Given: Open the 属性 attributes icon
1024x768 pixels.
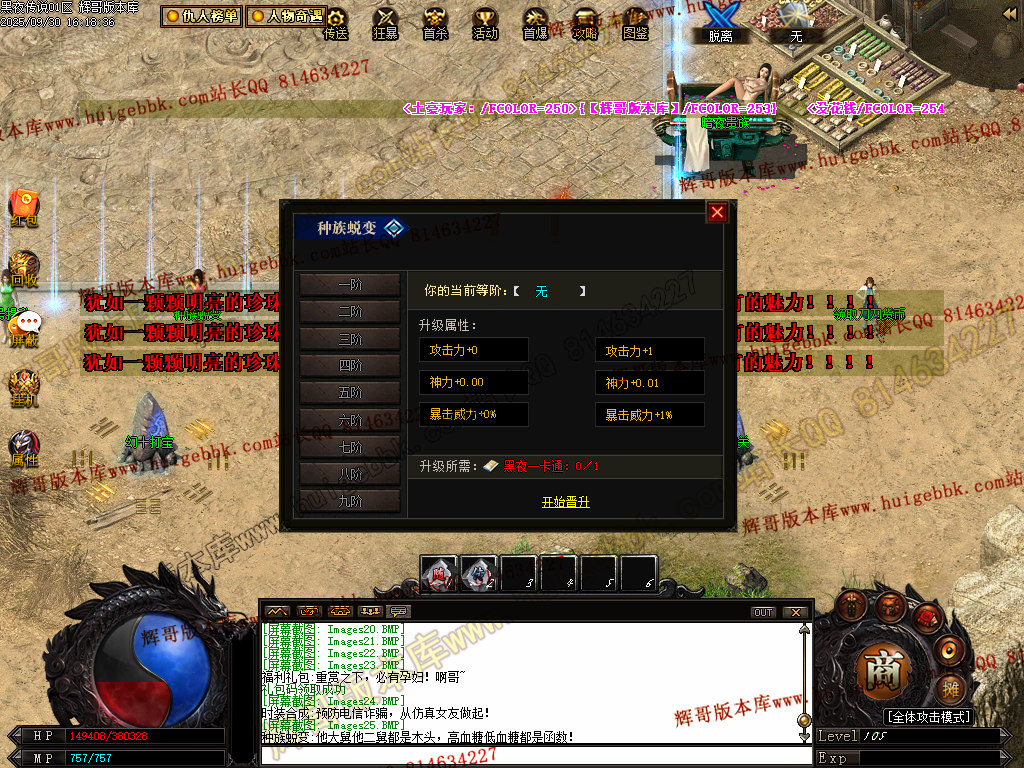Looking at the screenshot, I should click(x=24, y=448).
